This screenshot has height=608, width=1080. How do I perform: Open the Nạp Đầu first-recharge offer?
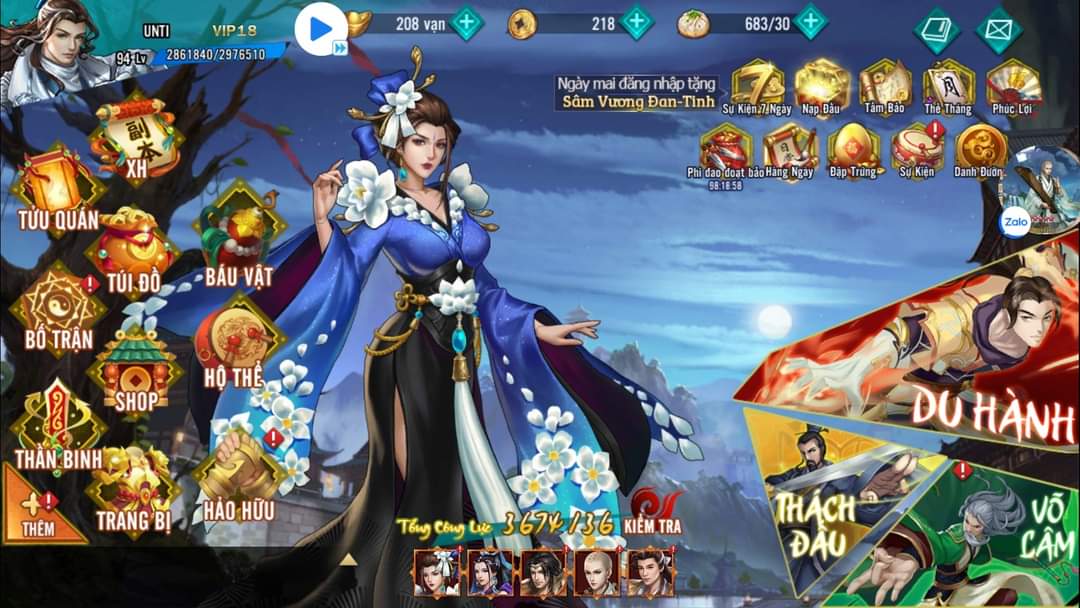[823, 86]
